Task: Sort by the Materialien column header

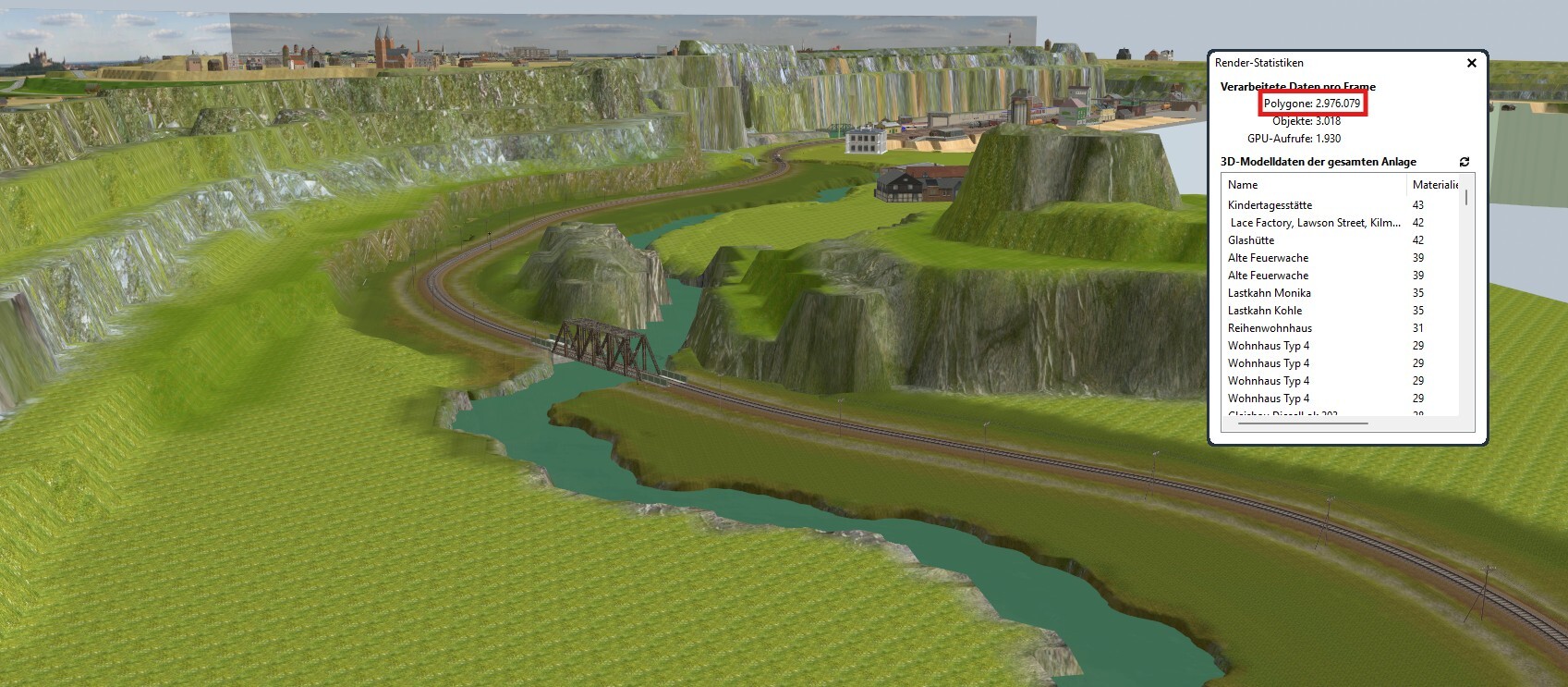Action: coord(1434,185)
